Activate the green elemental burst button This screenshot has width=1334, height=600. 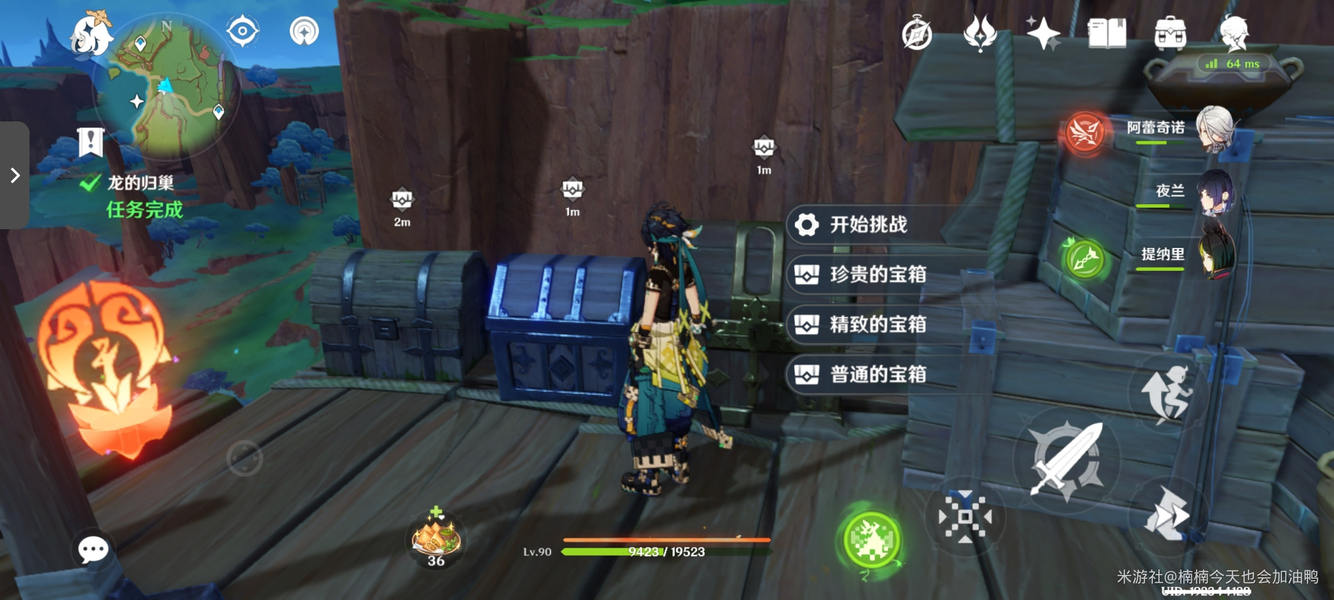tap(871, 541)
